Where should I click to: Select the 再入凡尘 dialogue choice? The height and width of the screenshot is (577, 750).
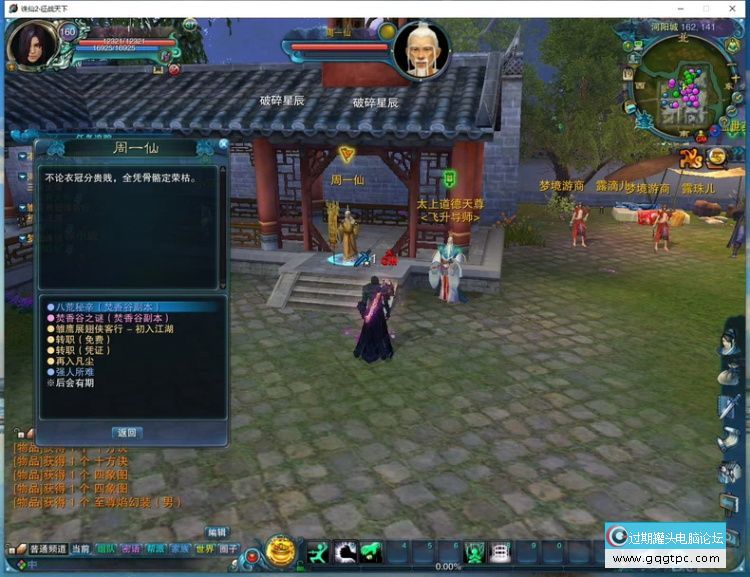point(75,361)
